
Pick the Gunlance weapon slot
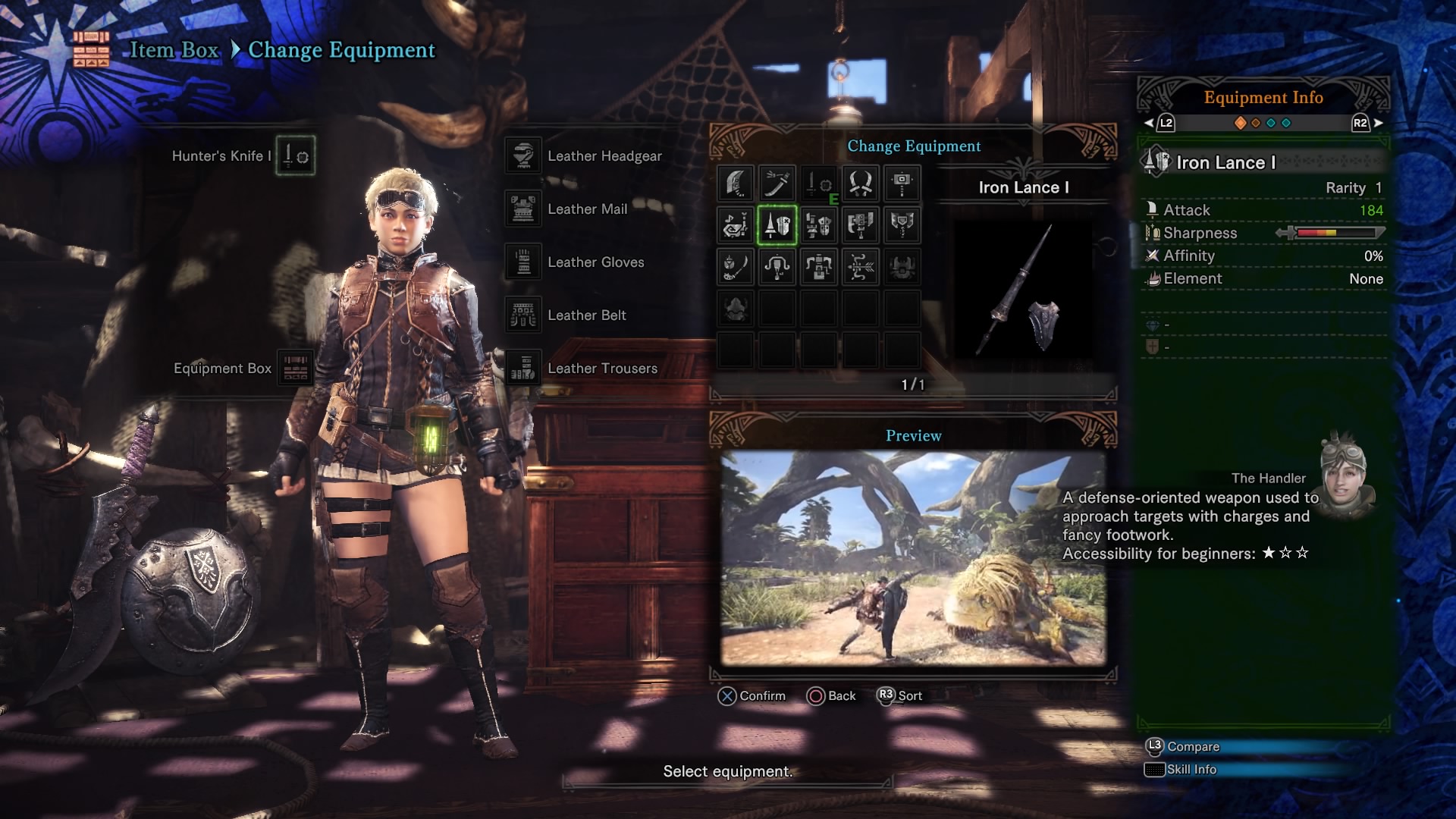pyautogui.click(x=819, y=225)
